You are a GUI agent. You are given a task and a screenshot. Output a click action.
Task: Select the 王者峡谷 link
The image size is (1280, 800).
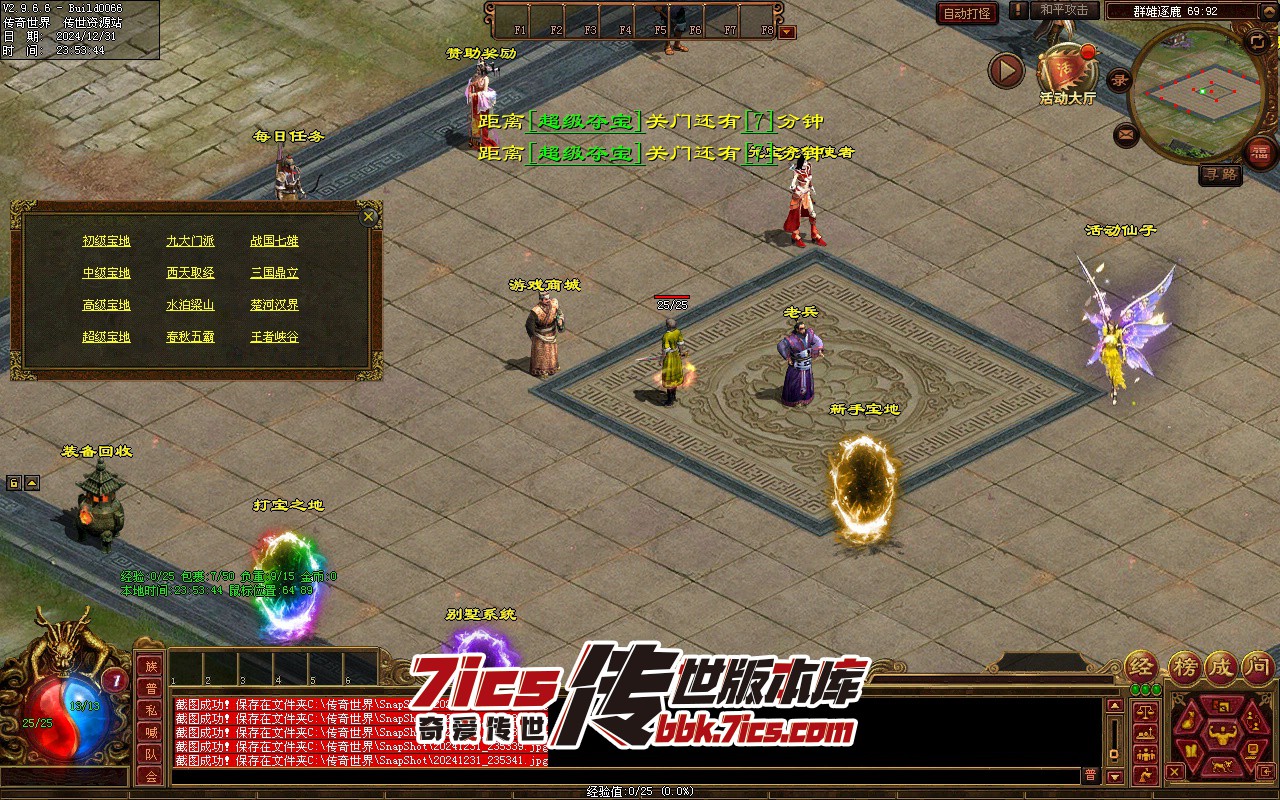click(274, 337)
